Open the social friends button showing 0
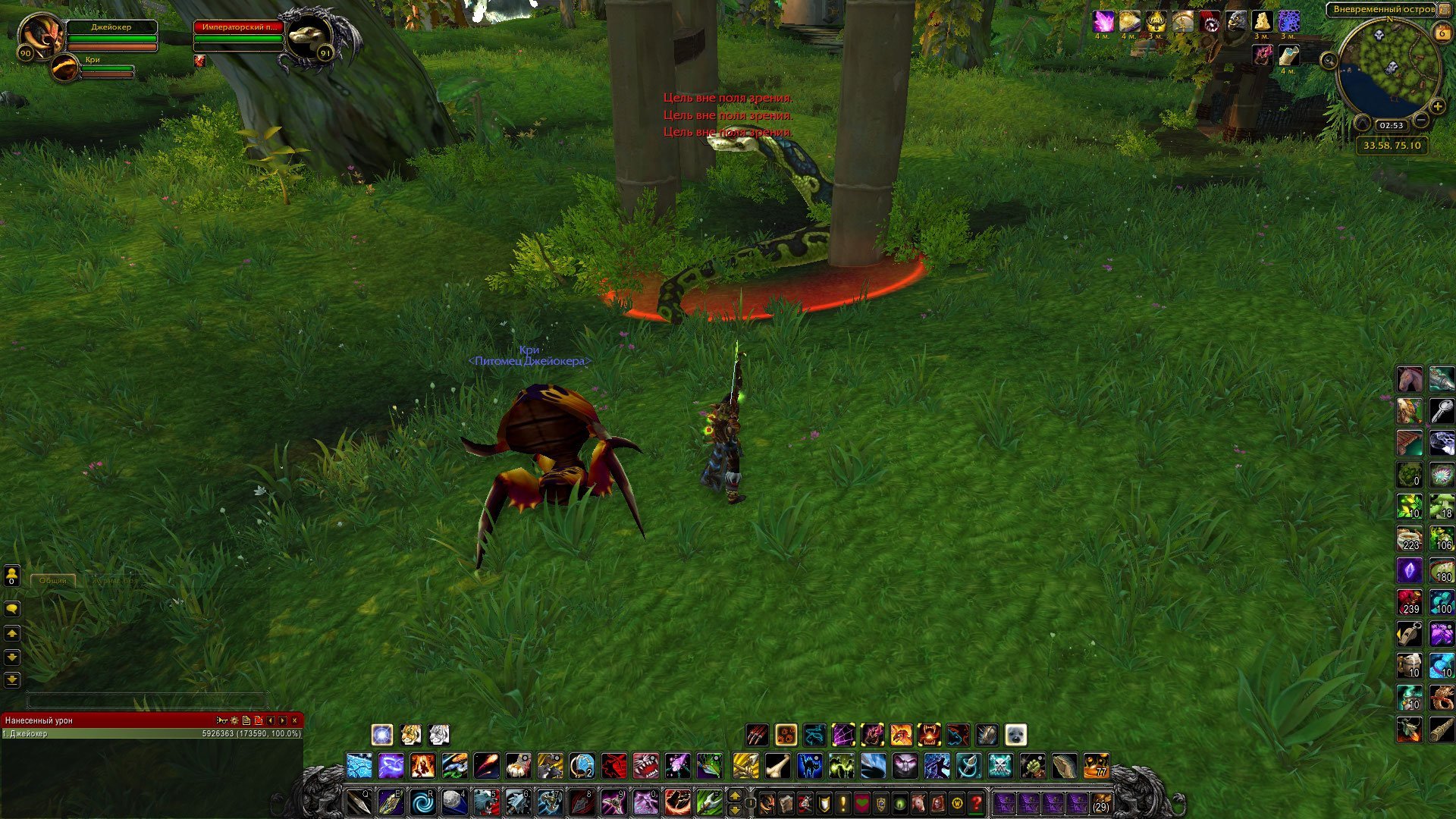 pos(12,576)
